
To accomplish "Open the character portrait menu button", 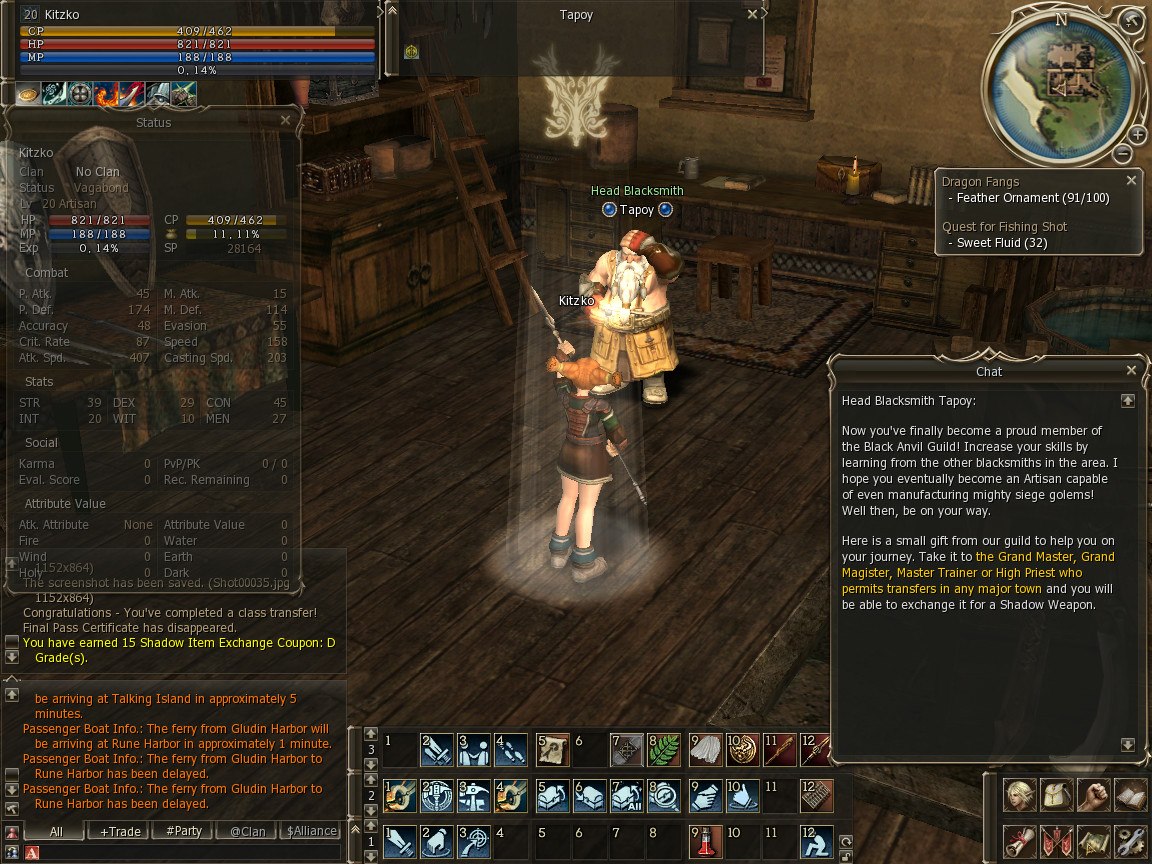I will (1020, 795).
